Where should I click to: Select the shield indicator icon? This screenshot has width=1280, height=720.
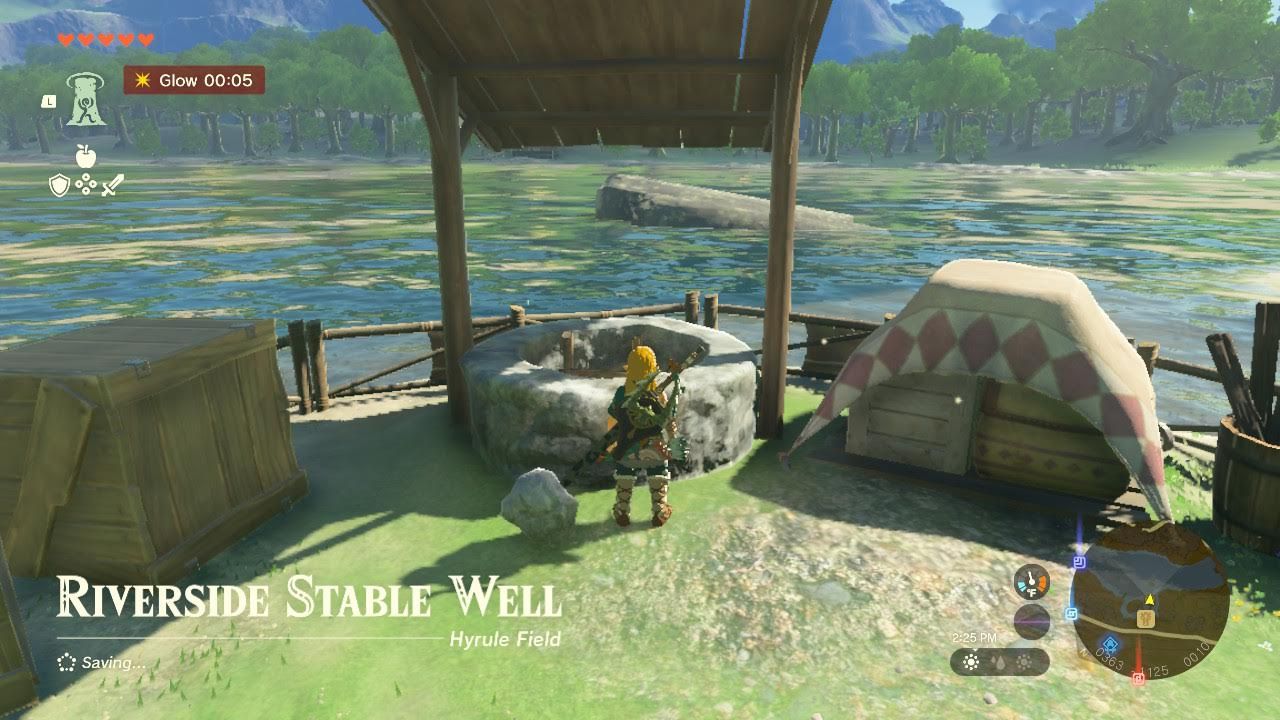(59, 183)
